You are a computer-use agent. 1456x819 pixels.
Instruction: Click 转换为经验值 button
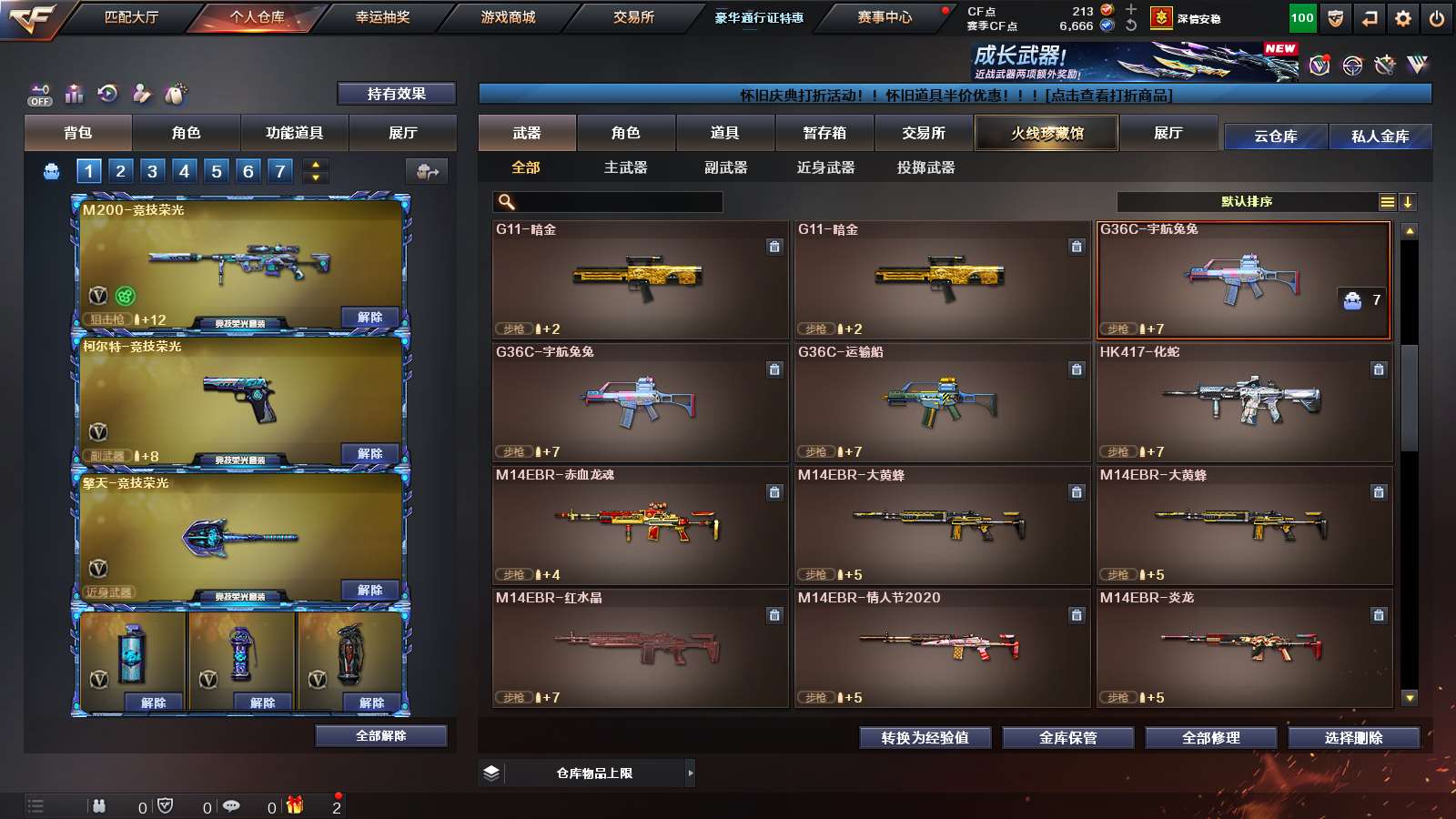tap(925, 738)
